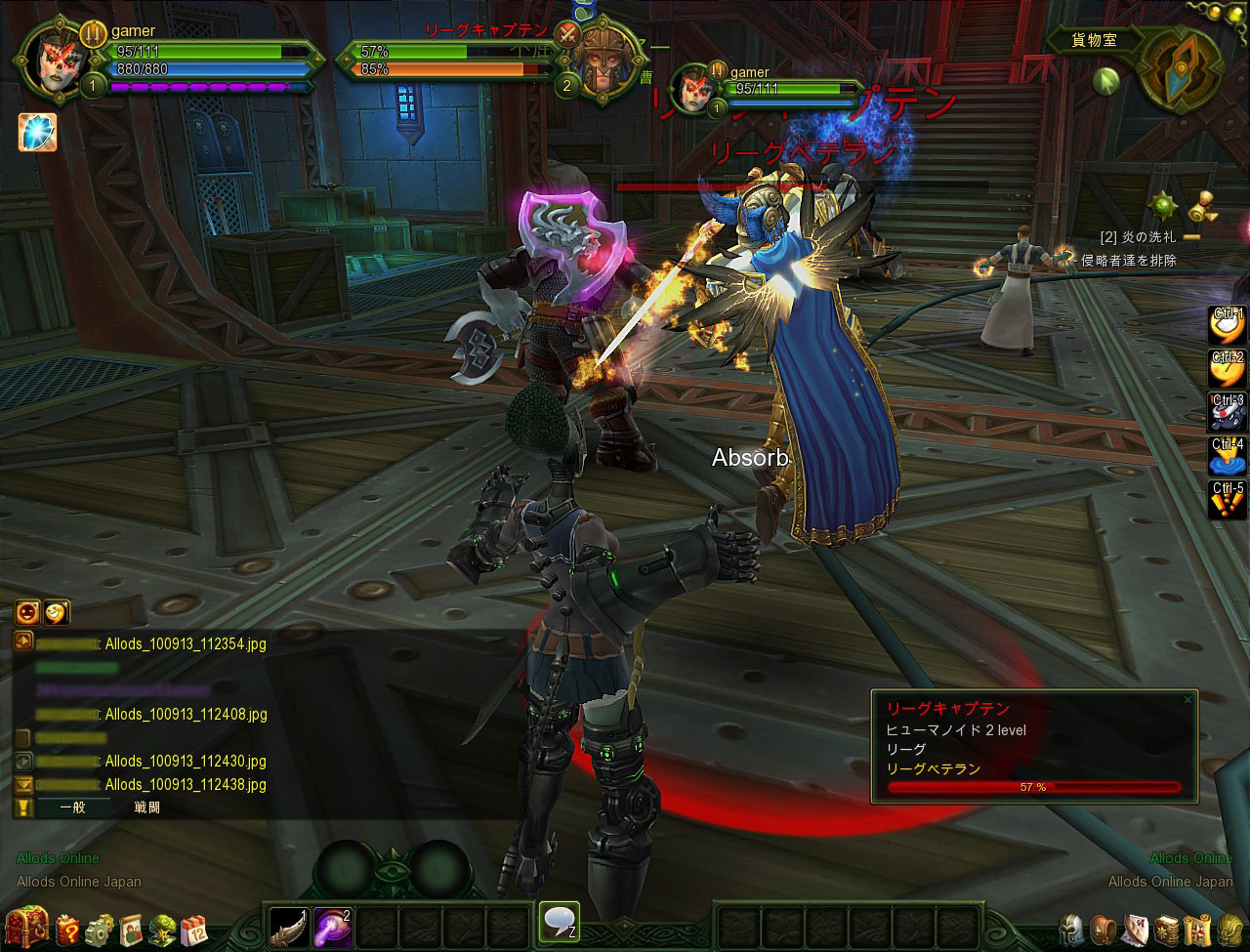The image size is (1250, 952).
Task: Open the leather bag inventory icon
Action: click(1104, 929)
